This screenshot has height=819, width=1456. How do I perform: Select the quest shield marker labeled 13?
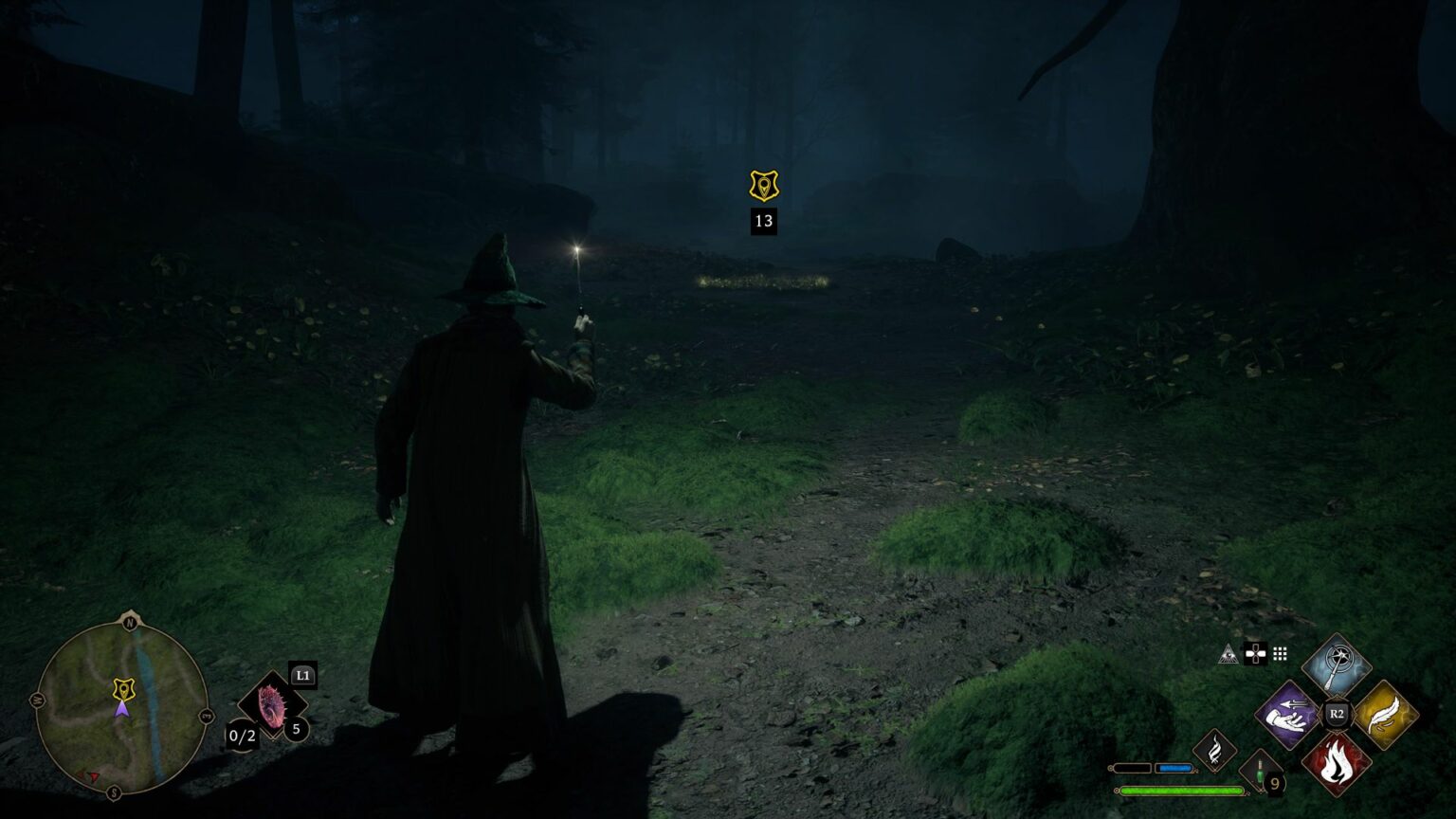762,186
